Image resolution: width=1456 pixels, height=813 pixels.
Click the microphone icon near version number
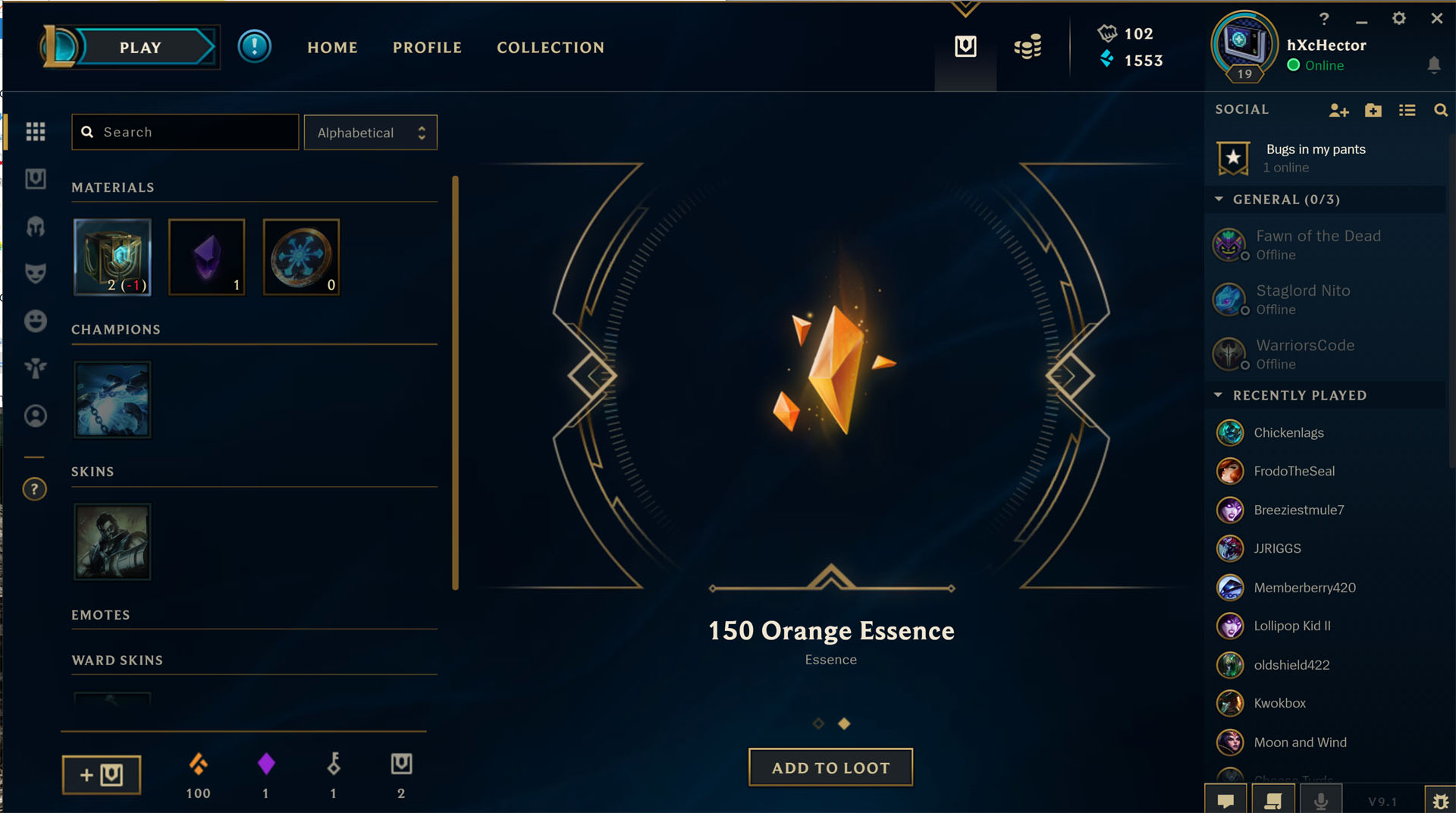[1322, 799]
